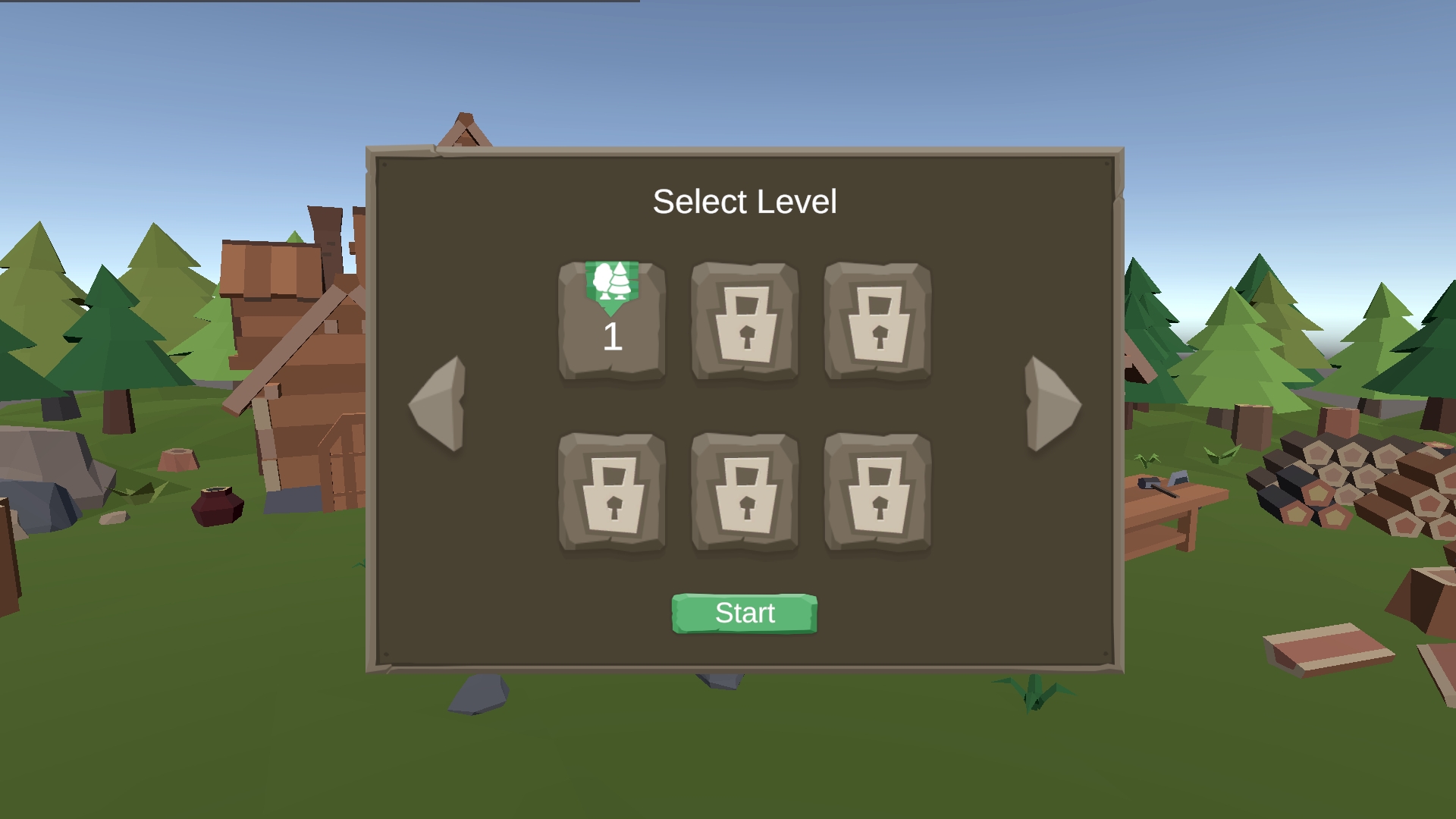This screenshot has width=1456, height=819.
Task: Click the Select Level panel header area
Action: tap(746, 202)
